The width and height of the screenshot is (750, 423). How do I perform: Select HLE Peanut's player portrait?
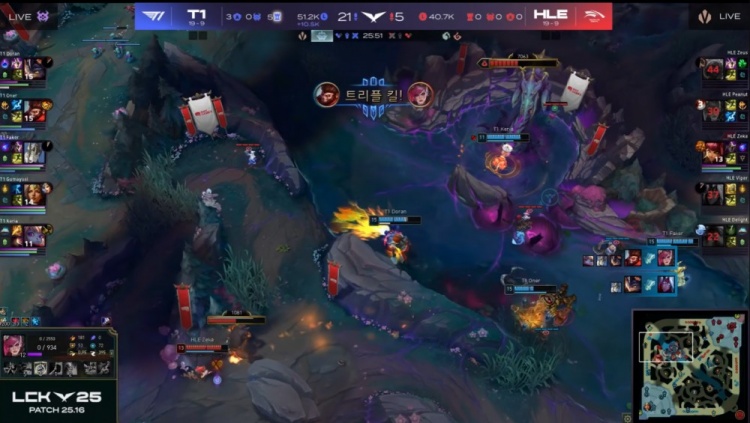[x=713, y=111]
